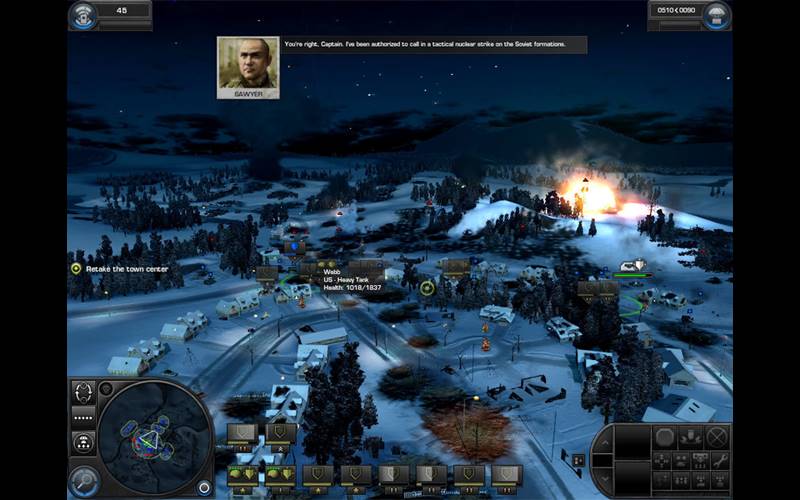The width and height of the screenshot is (800, 500).
Task: Toggle the small ring button on minimap
Action: [204, 487]
